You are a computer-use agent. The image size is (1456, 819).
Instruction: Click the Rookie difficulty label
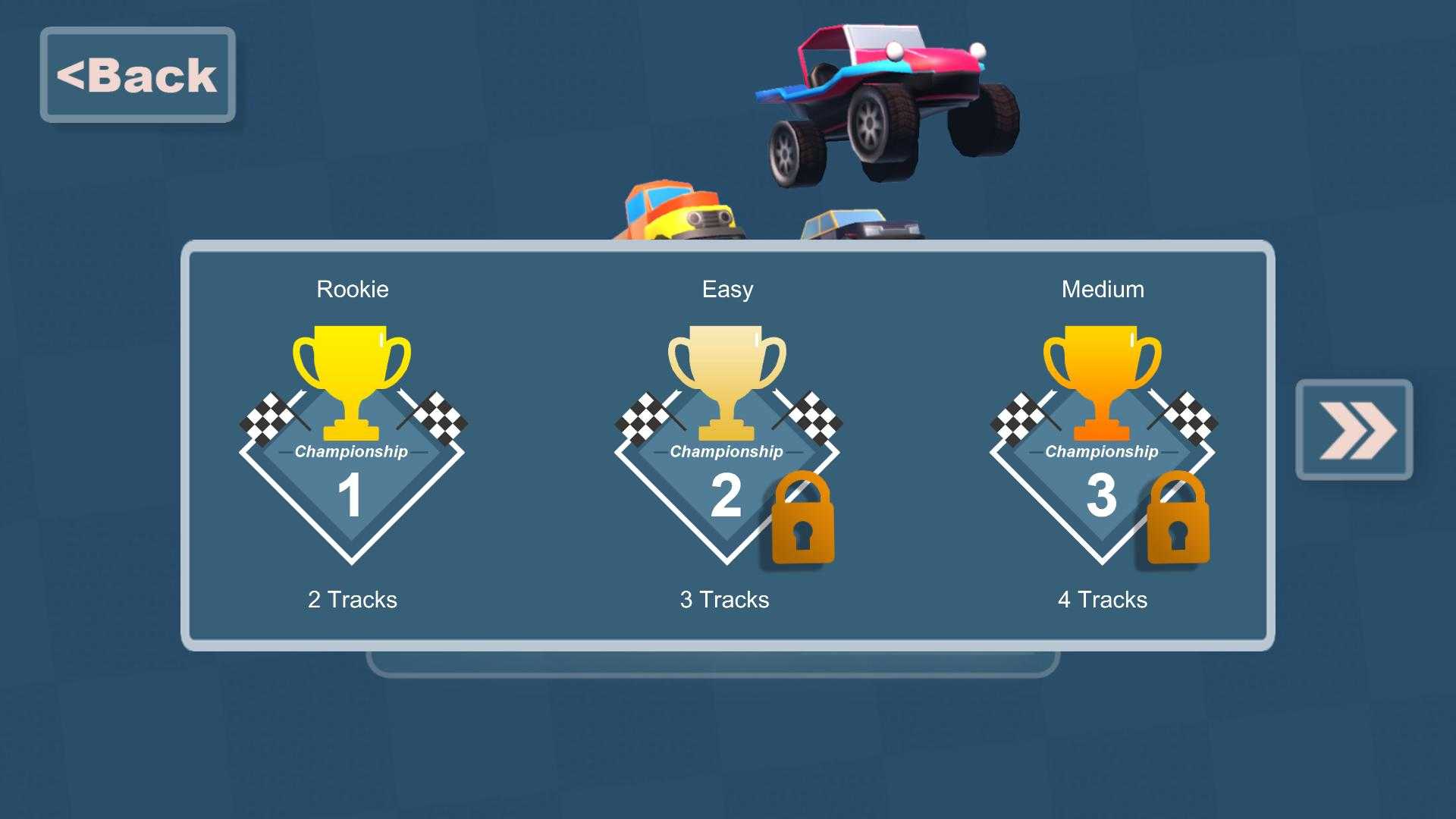352,289
